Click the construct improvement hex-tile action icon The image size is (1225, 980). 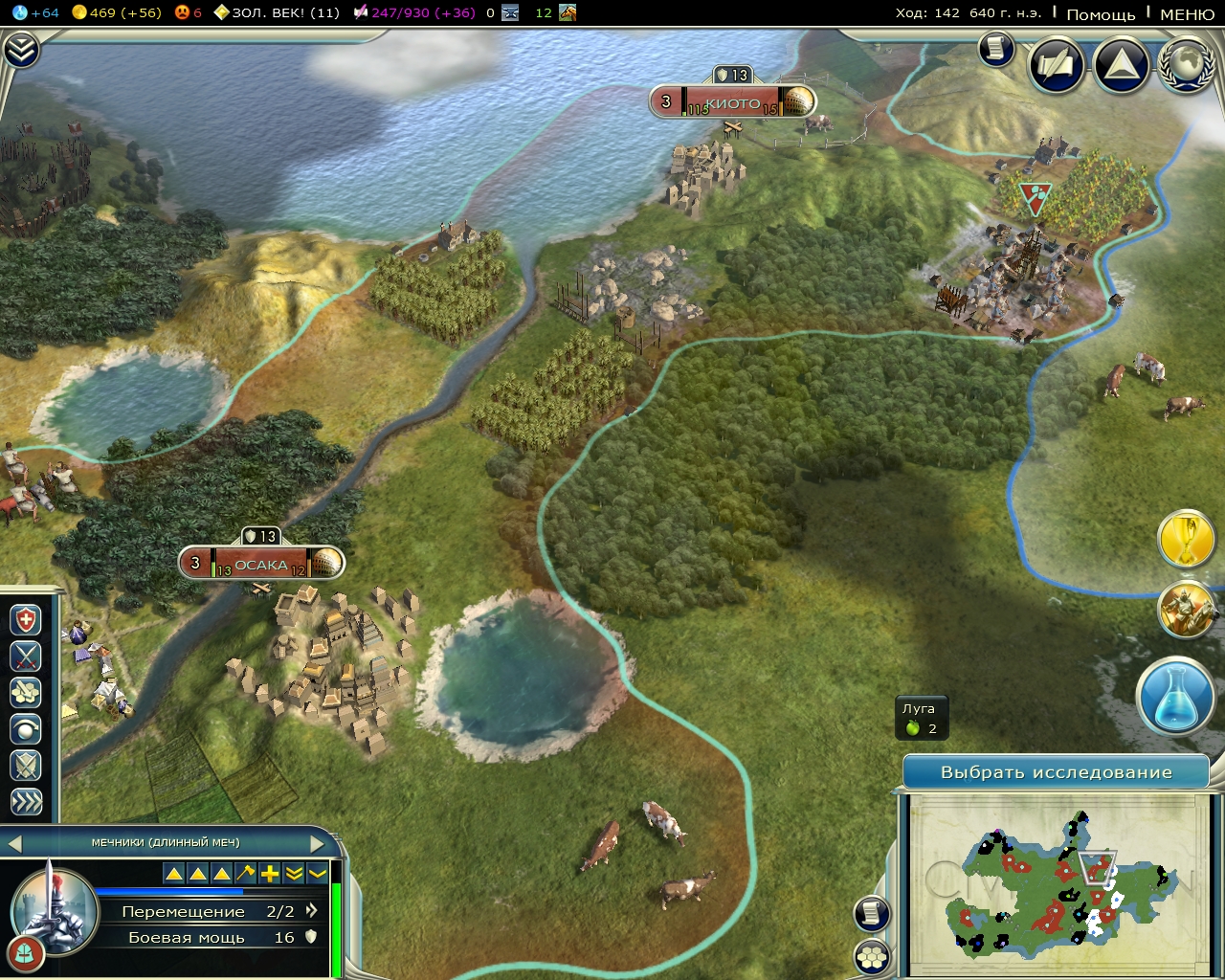pyautogui.click(x=25, y=693)
